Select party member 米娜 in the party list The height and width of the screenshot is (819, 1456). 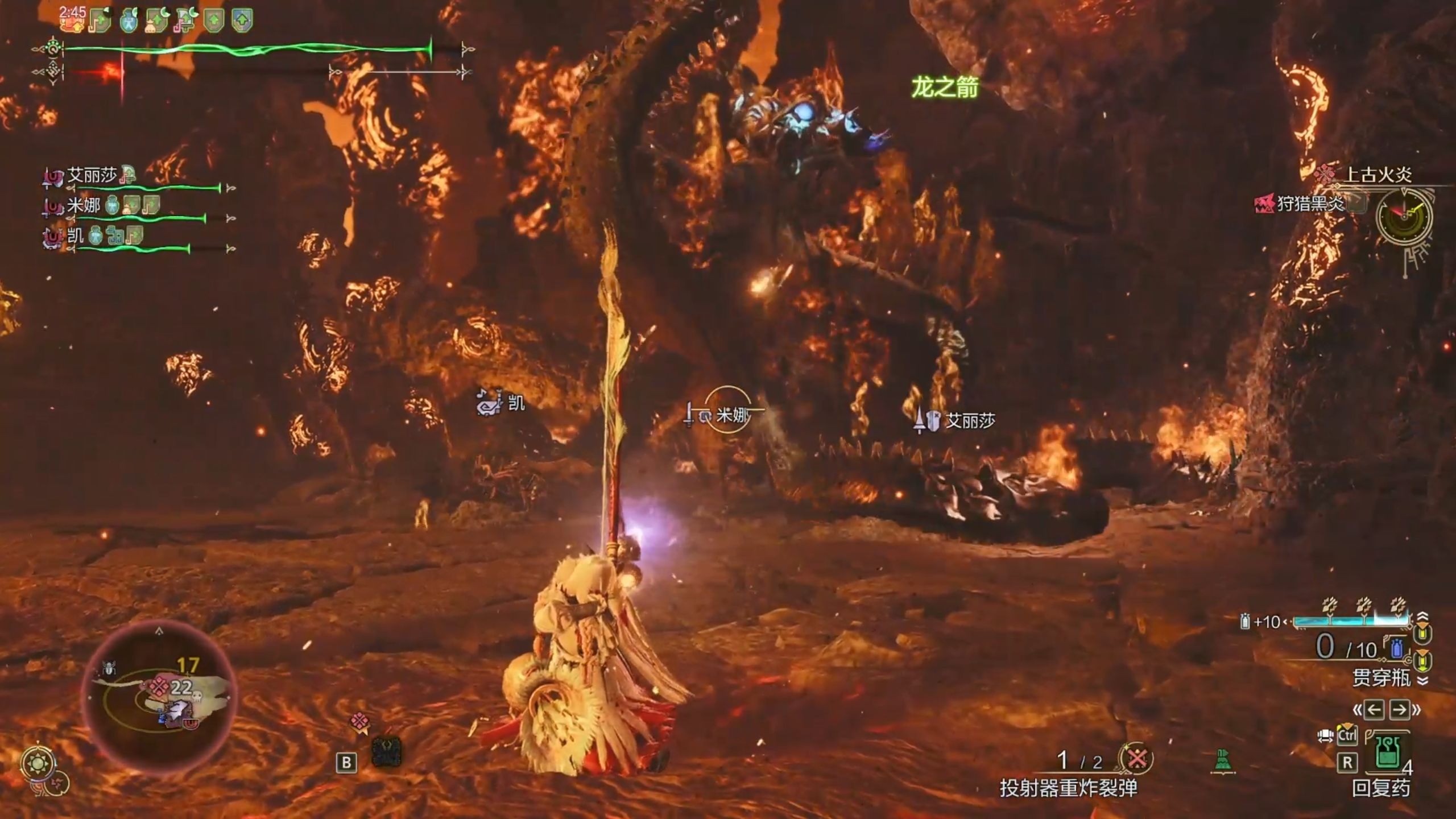pos(84,205)
